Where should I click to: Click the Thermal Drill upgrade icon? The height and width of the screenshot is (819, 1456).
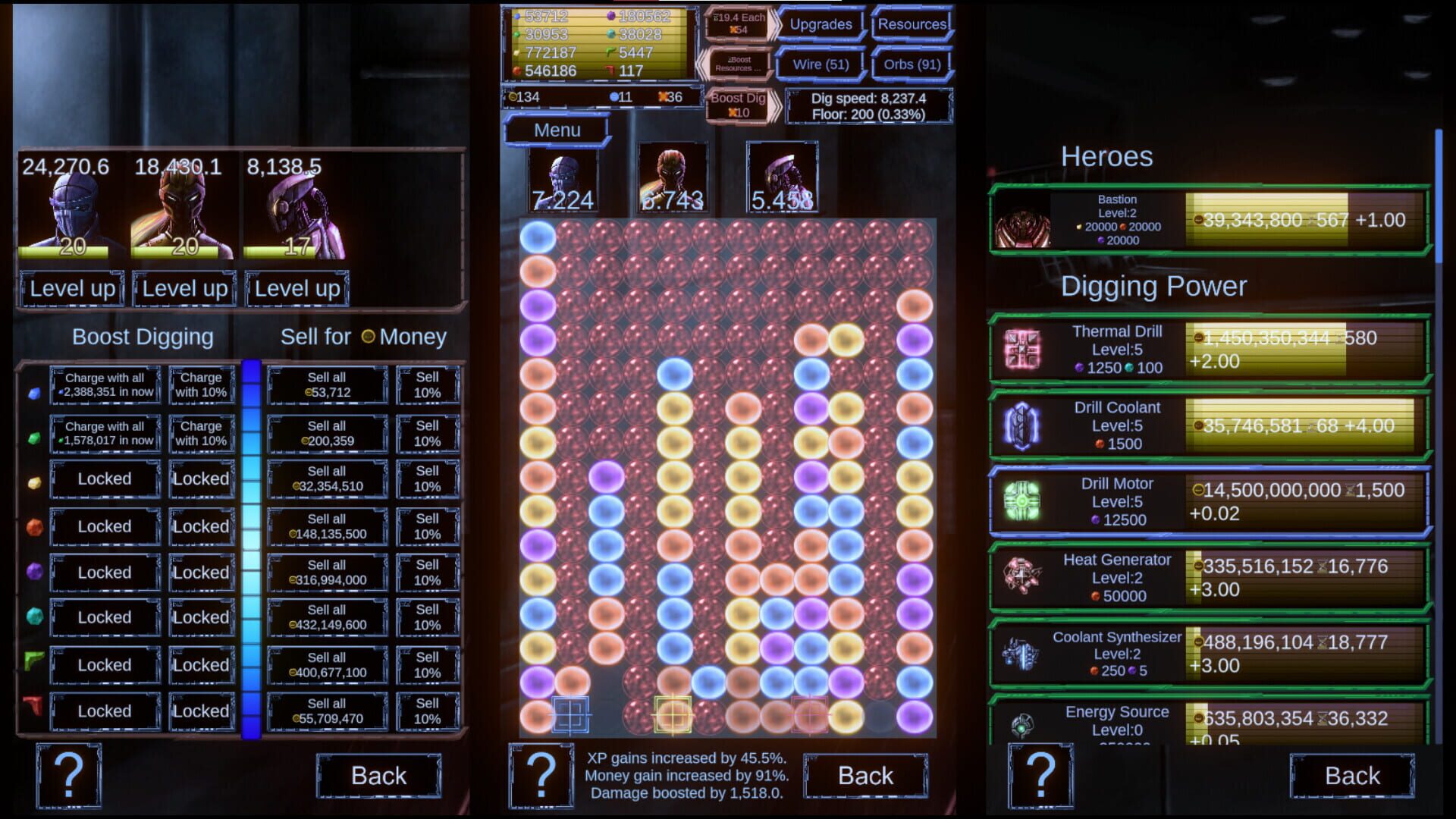pos(1021,349)
